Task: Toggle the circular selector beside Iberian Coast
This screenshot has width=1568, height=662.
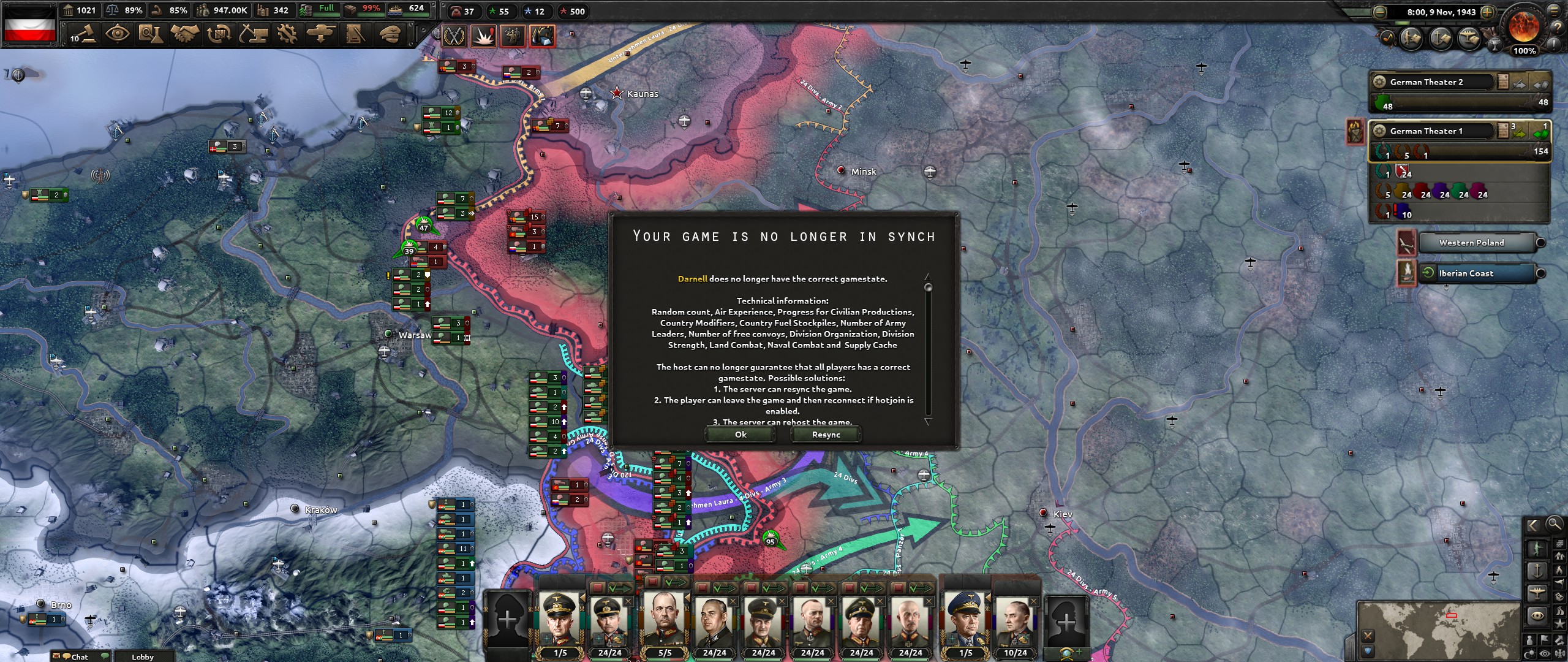Action: pos(1541,273)
